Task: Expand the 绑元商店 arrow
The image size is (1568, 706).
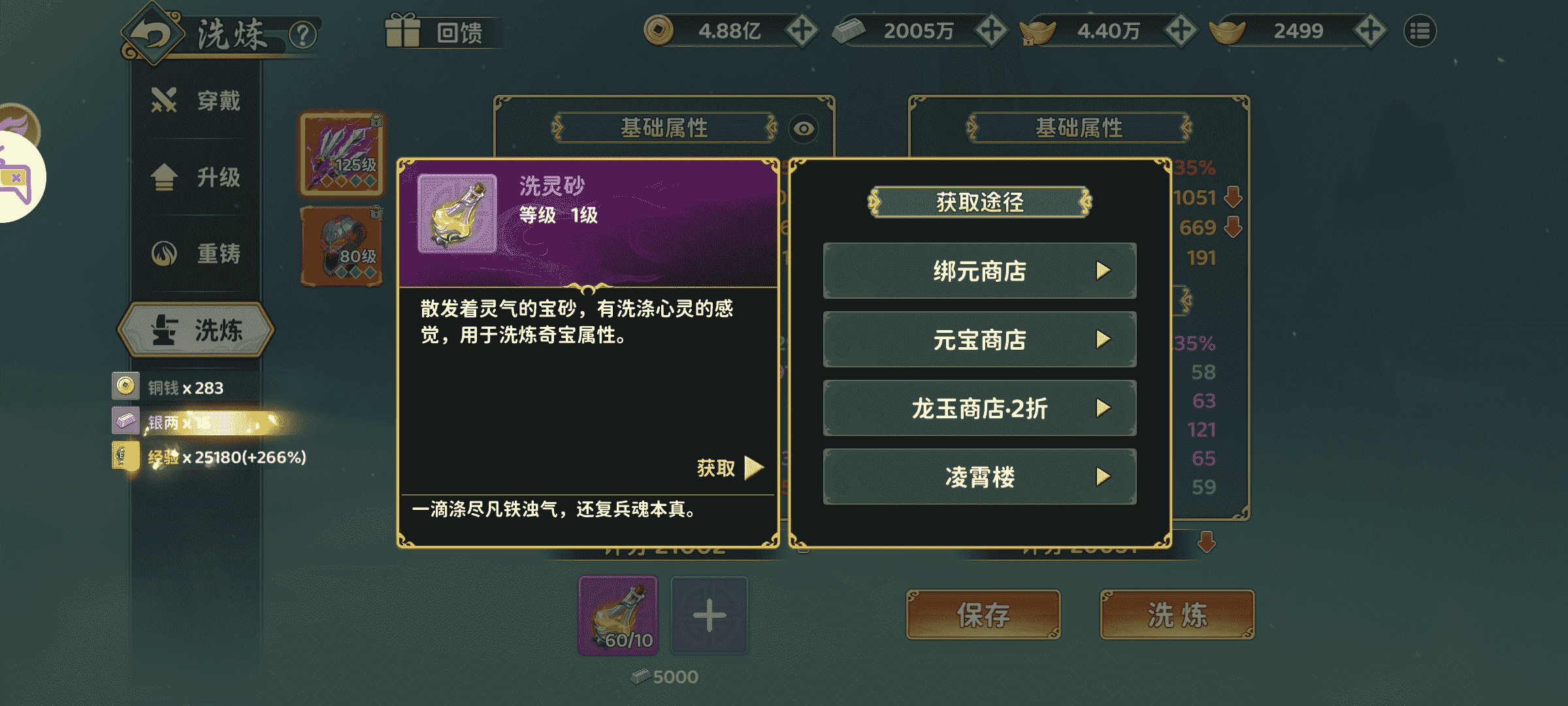Action: [x=1104, y=270]
